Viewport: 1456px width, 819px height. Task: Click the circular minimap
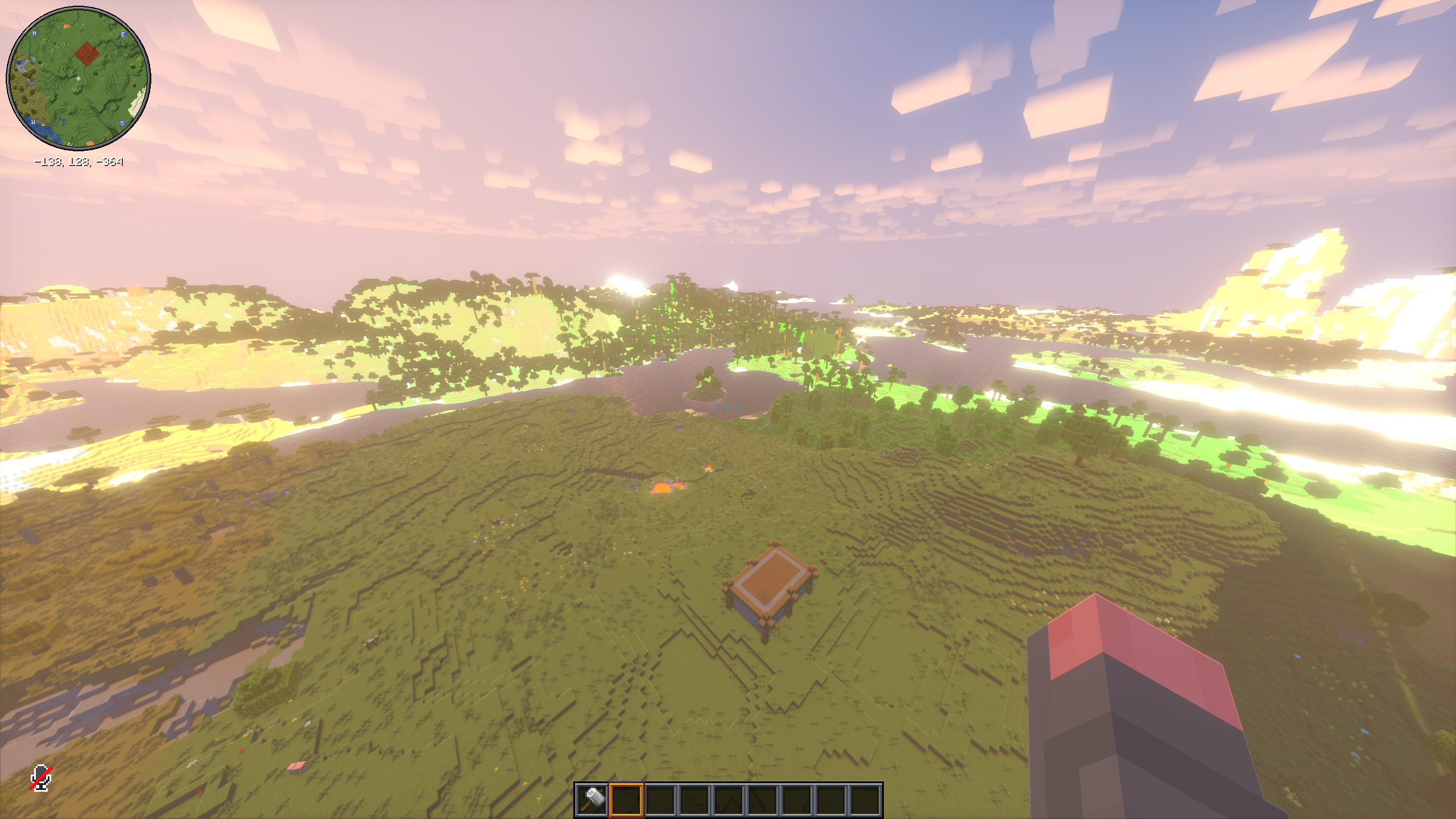[x=78, y=78]
